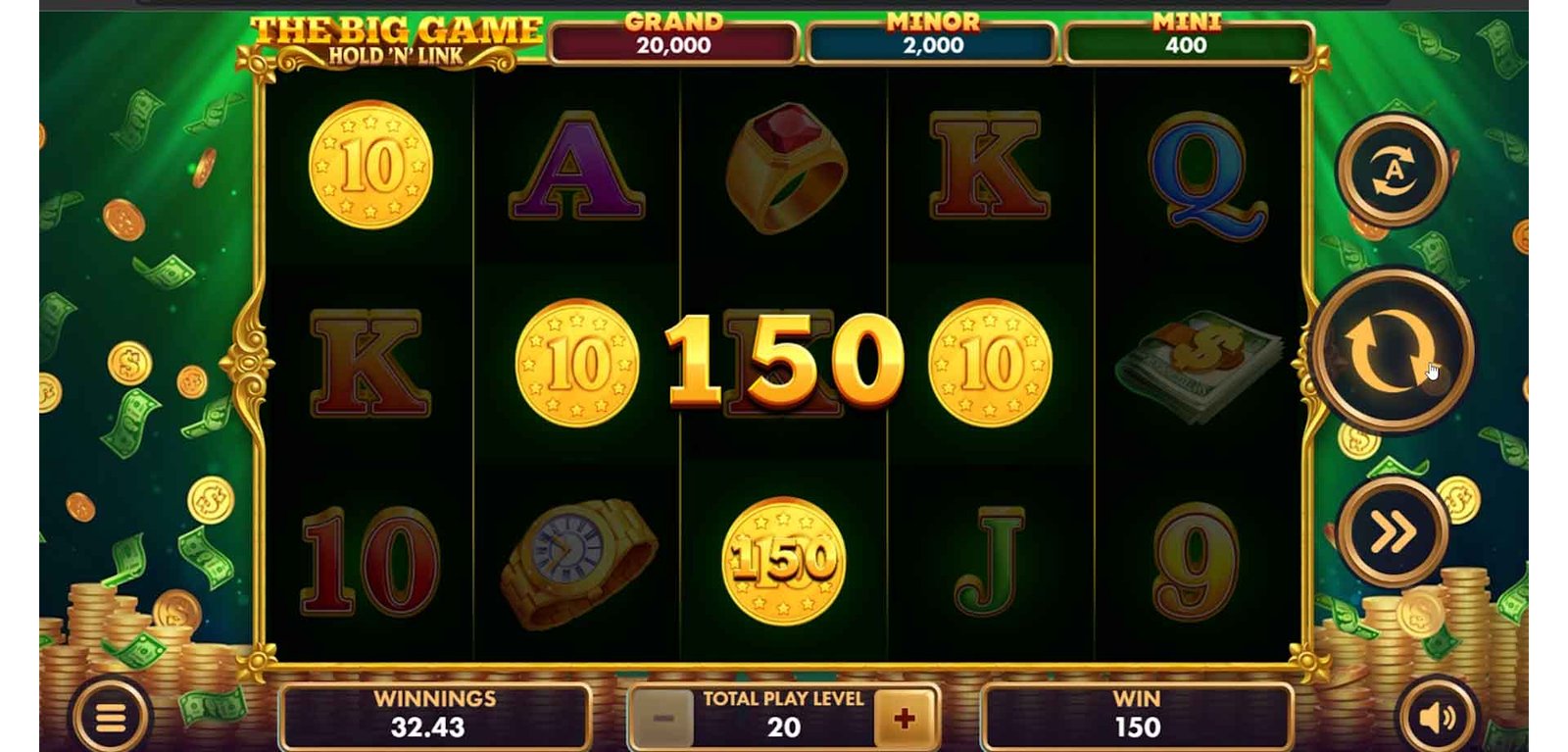Toggle the sound speaker button
This screenshot has width=1568, height=752.
1436,719
